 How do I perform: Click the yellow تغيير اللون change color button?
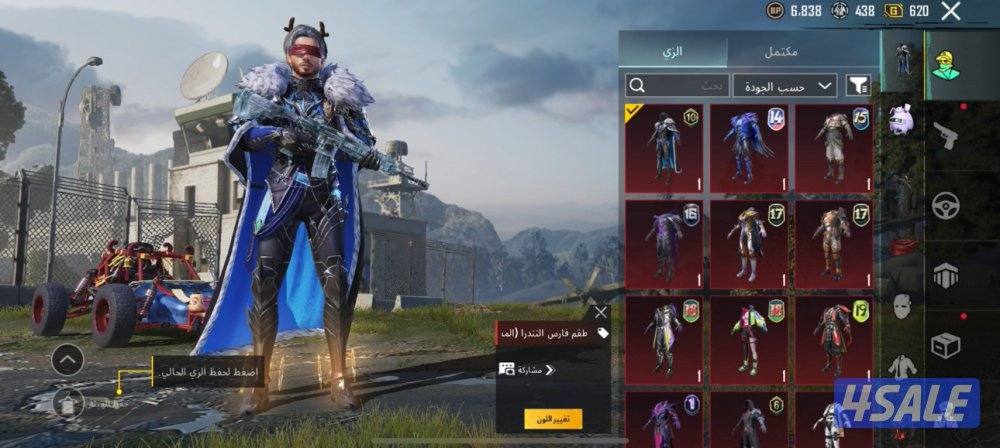553,418
